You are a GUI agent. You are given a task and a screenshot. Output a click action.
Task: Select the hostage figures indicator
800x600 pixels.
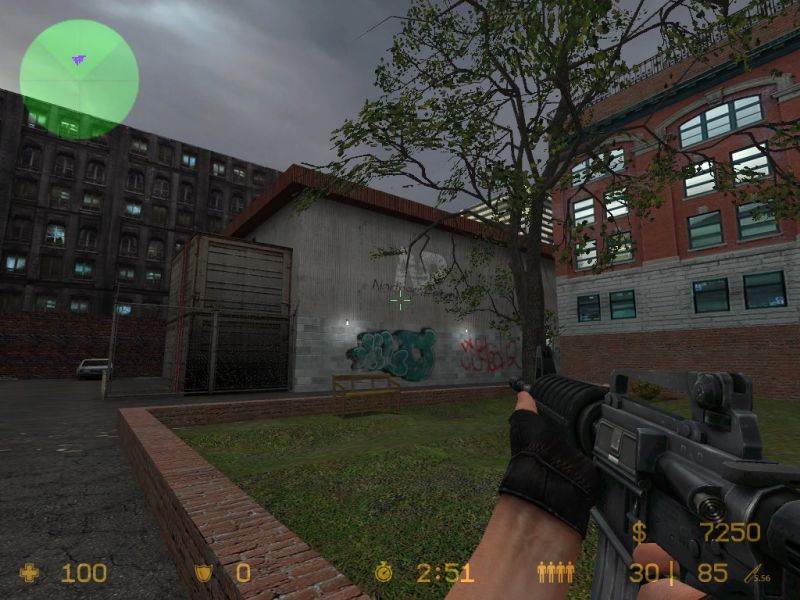pyautogui.click(x=556, y=572)
